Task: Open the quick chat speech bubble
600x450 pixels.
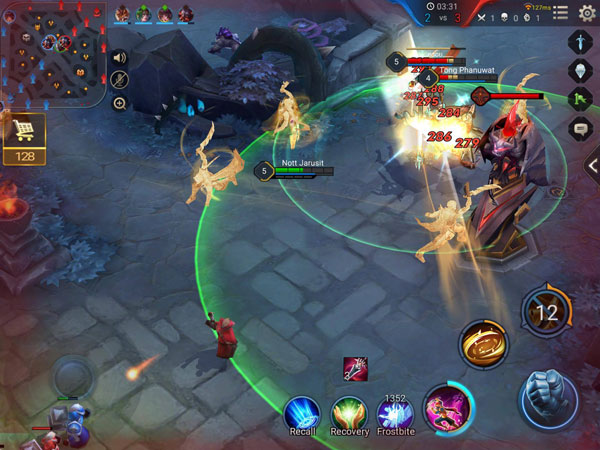Action: 582,129
